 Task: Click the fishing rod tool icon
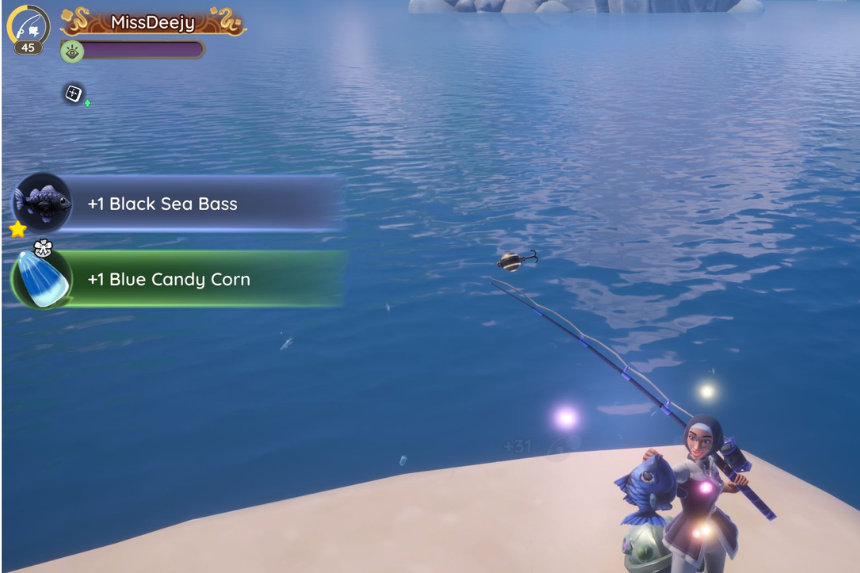27,25
